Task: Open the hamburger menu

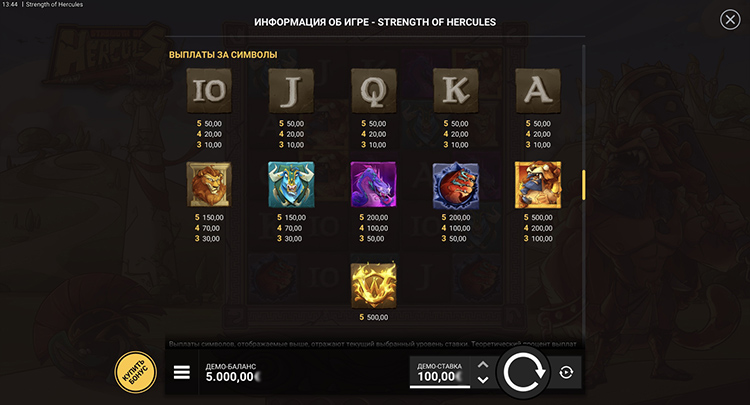Action: coord(182,372)
